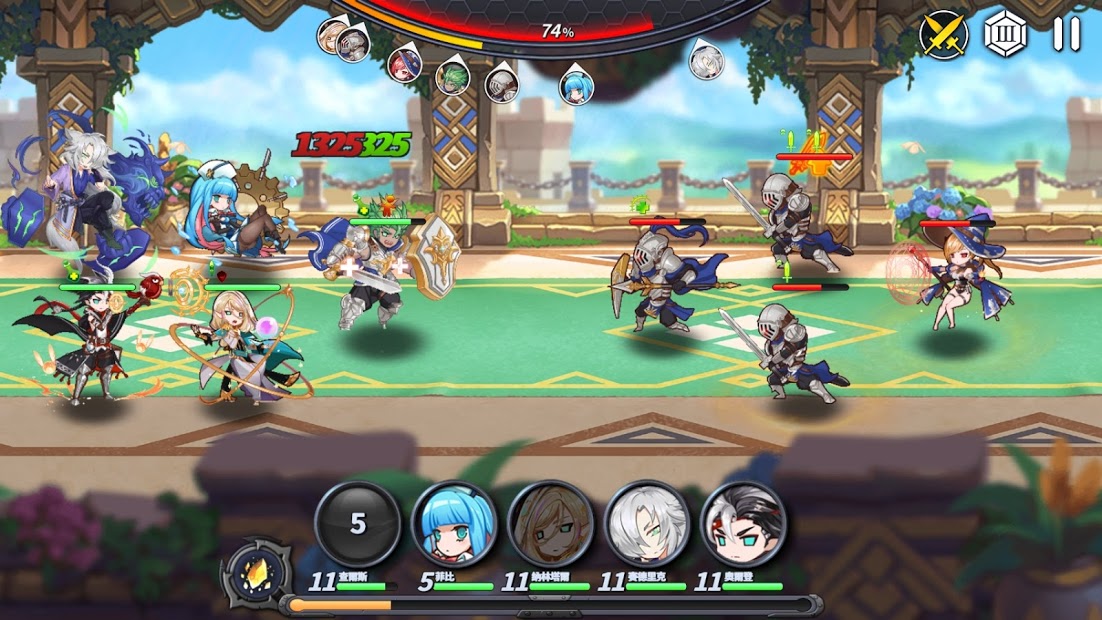The height and width of the screenshot is (620, 1102).
Task: Toggle auto-battle crossed swords icon
Action: (943, 35)
